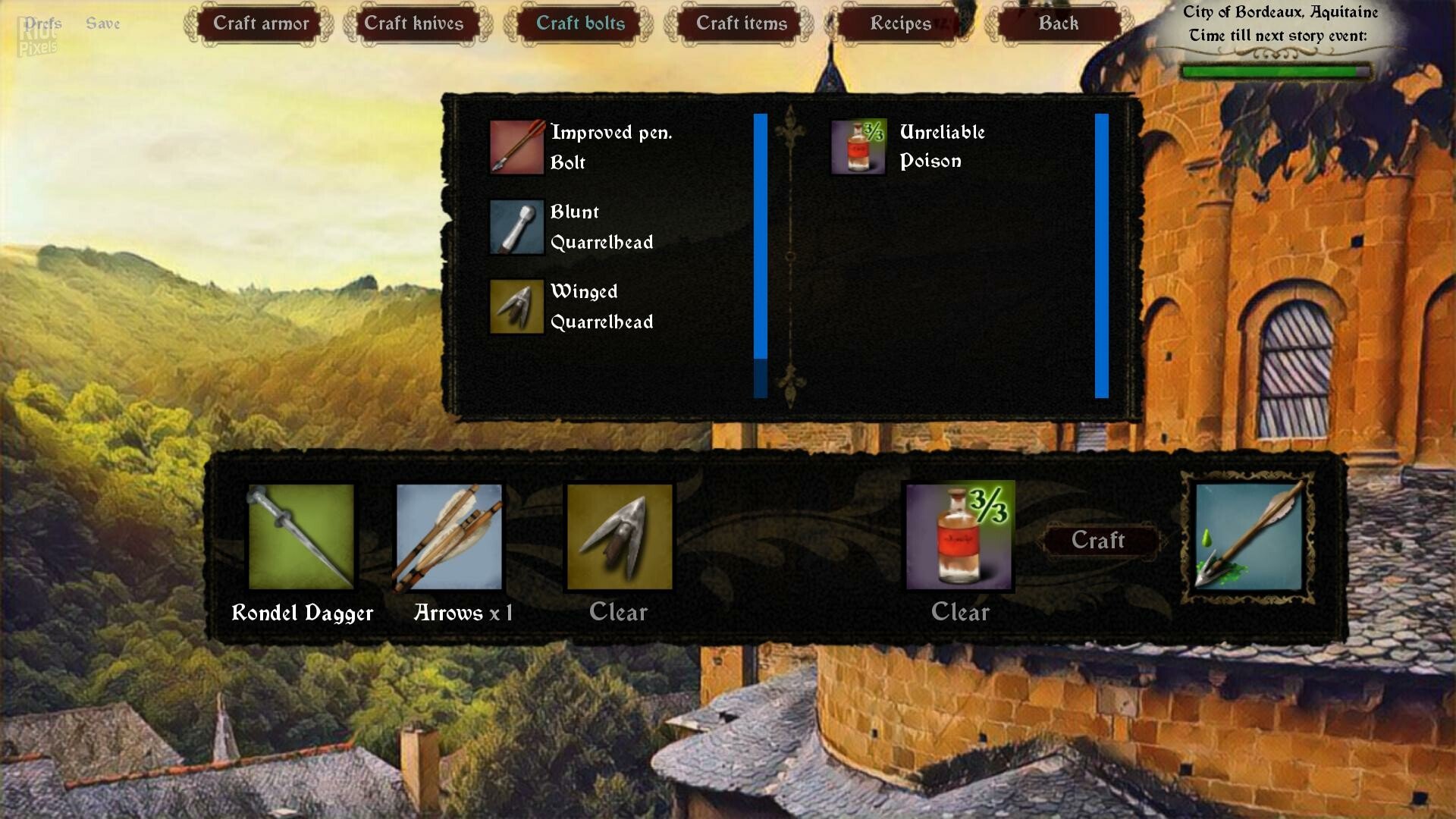Open the Prefs menu
1456x819 pixels.
click(x=42, y=24)
